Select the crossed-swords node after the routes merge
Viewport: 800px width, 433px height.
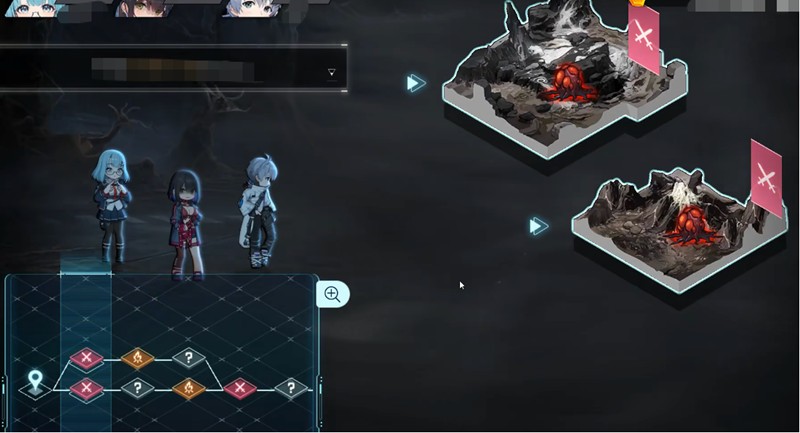240,387
